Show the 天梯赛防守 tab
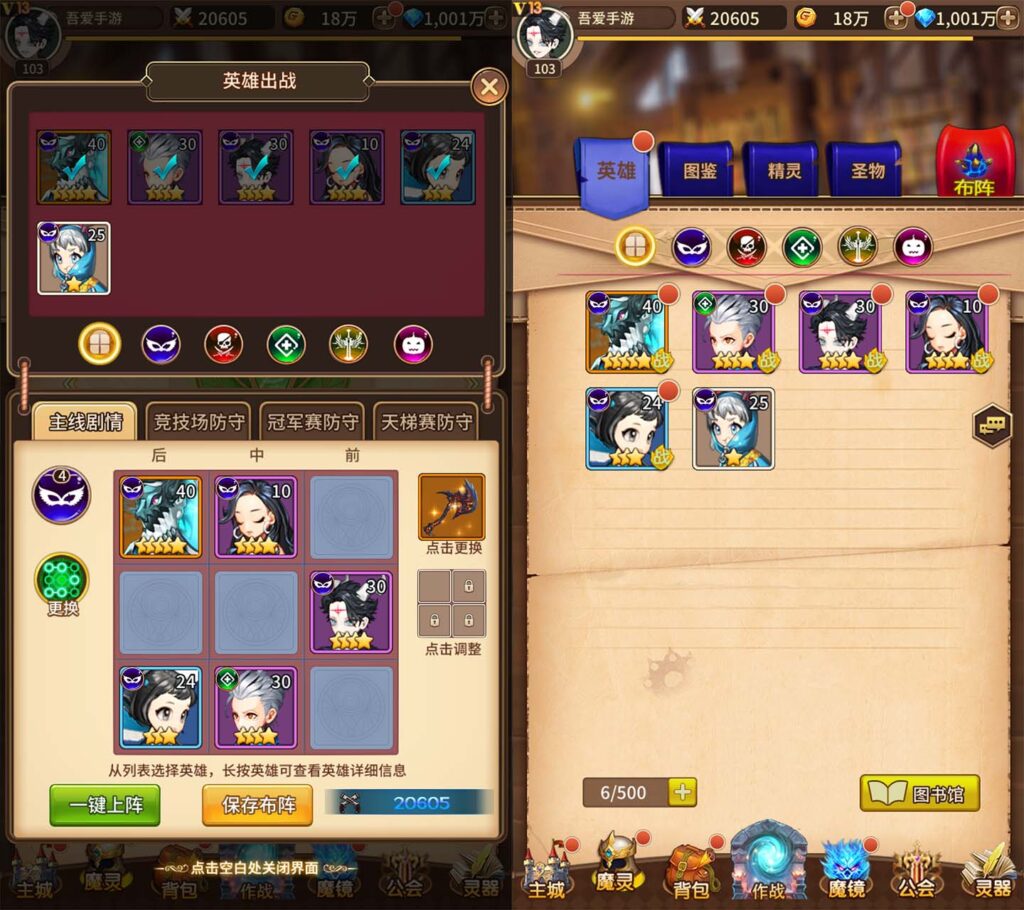Image resolution: width=1024 pixels, height=910 pixels. 426,422
